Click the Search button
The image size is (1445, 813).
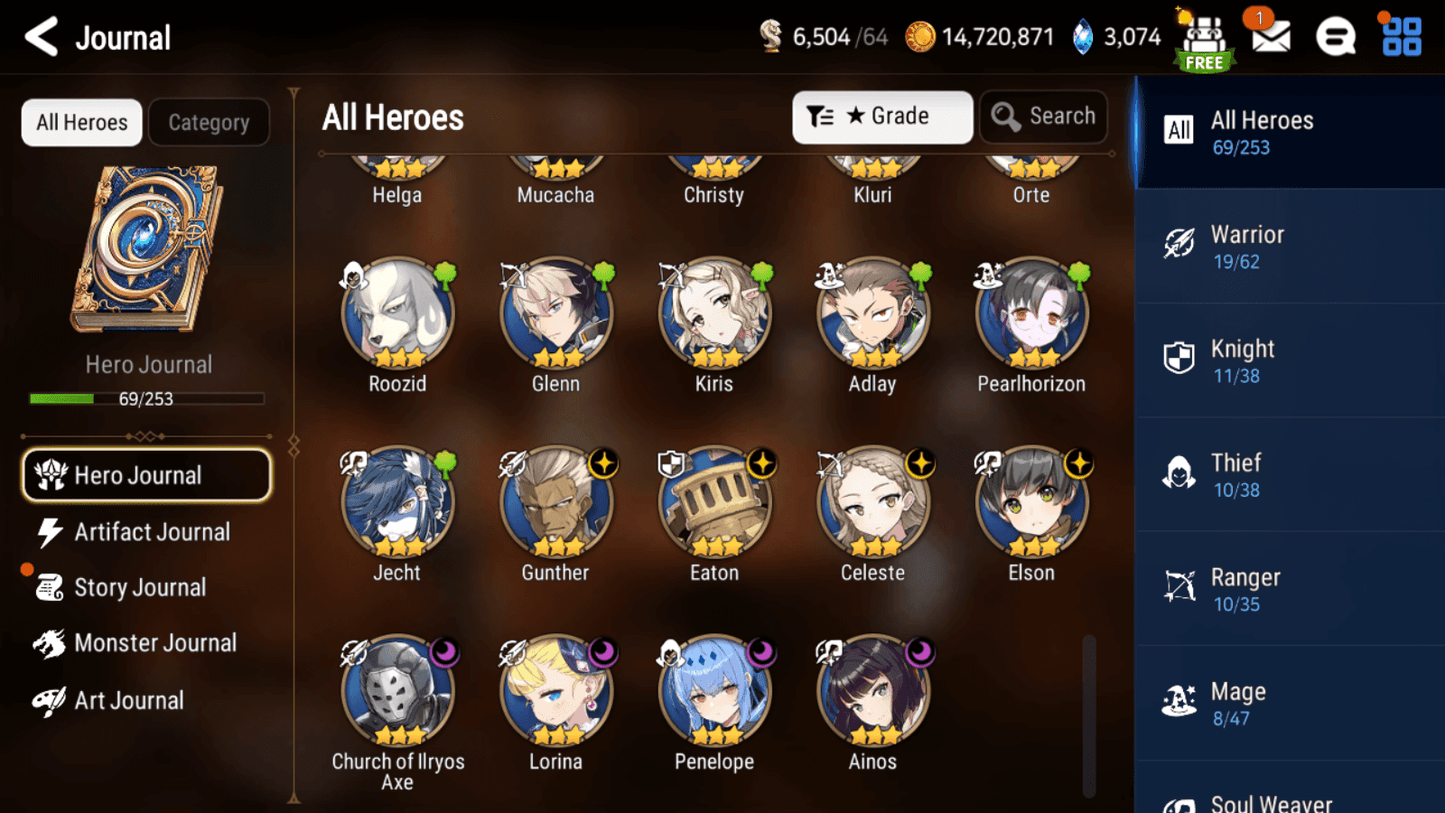(x=1044, y=116)
